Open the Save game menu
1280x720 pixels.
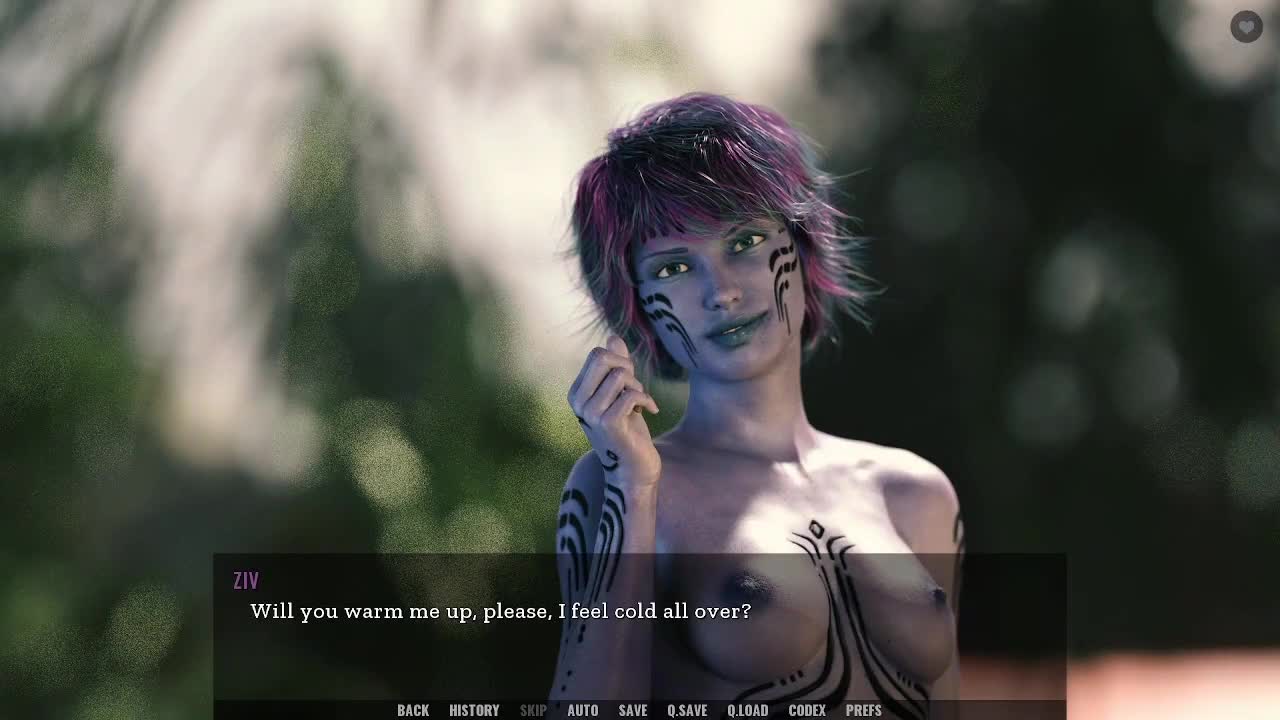tap(632, 710)
